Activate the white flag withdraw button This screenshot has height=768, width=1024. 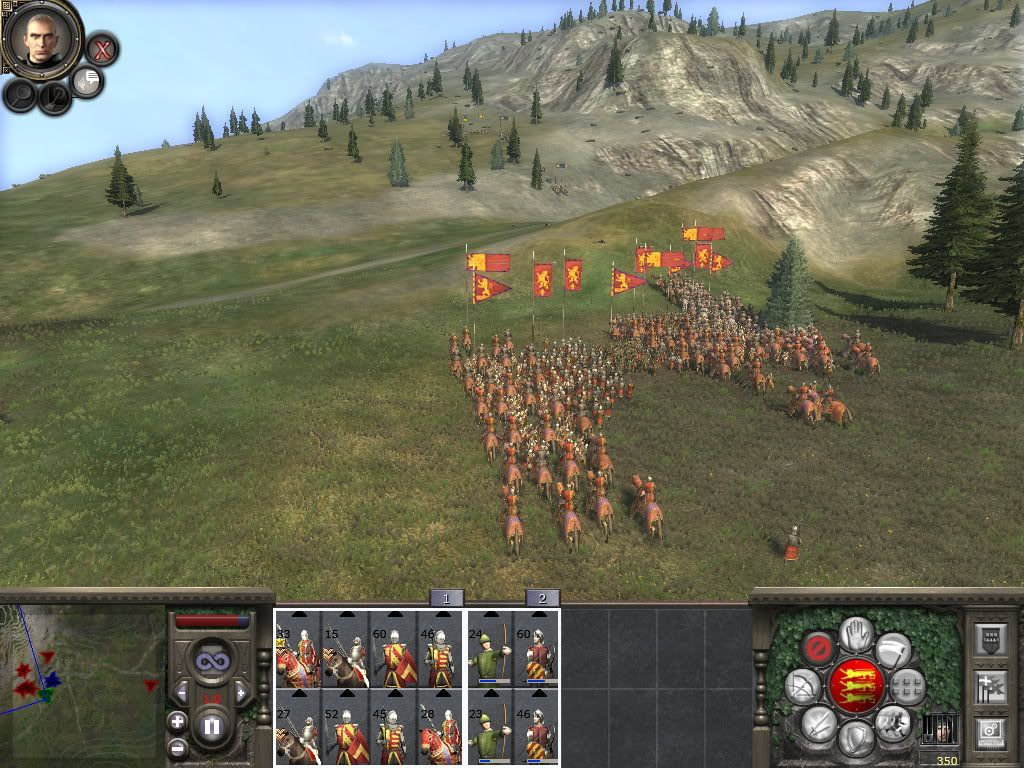click(893, 650)
